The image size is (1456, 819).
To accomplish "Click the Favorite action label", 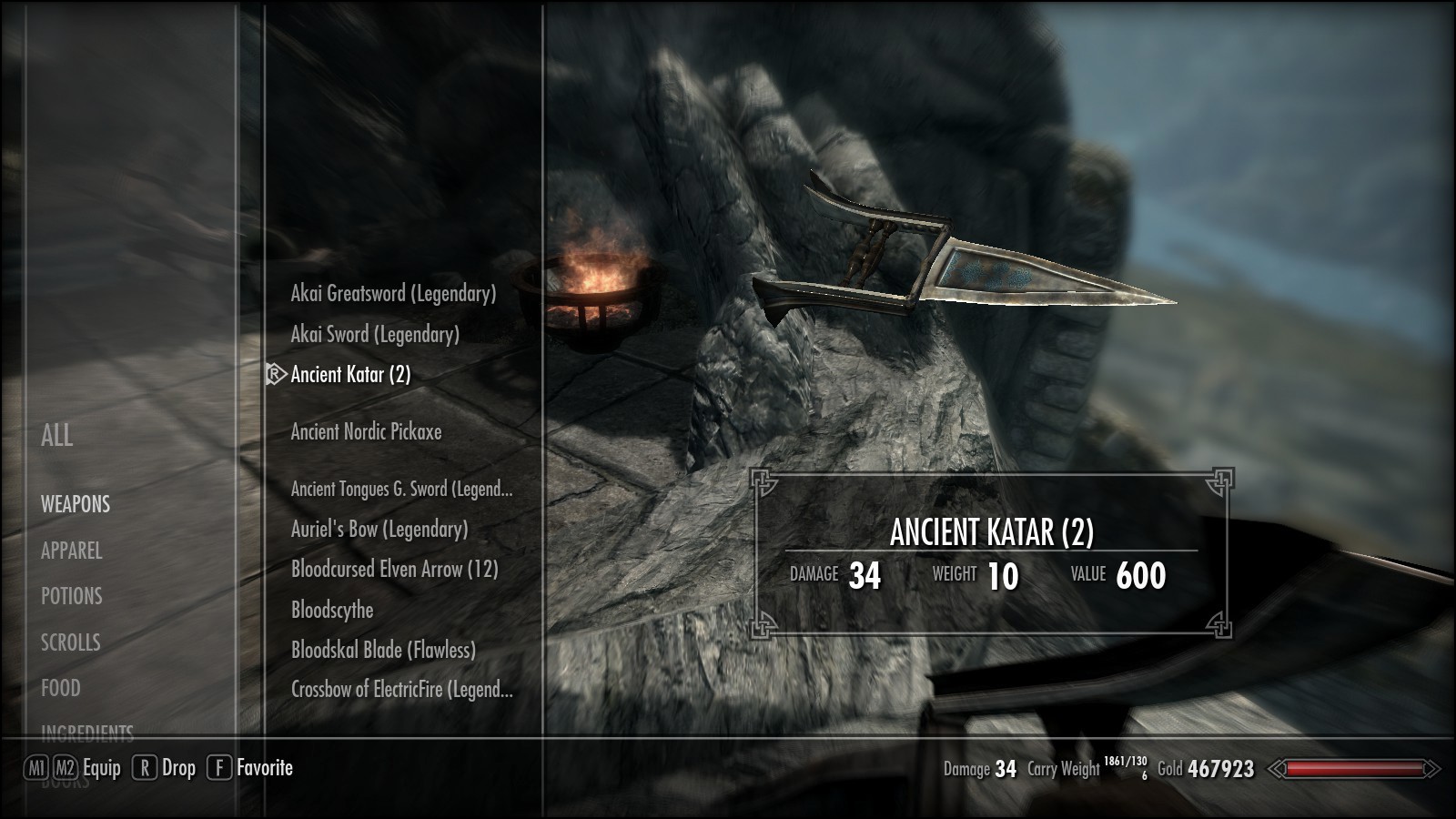I will (x=265, y=767).
